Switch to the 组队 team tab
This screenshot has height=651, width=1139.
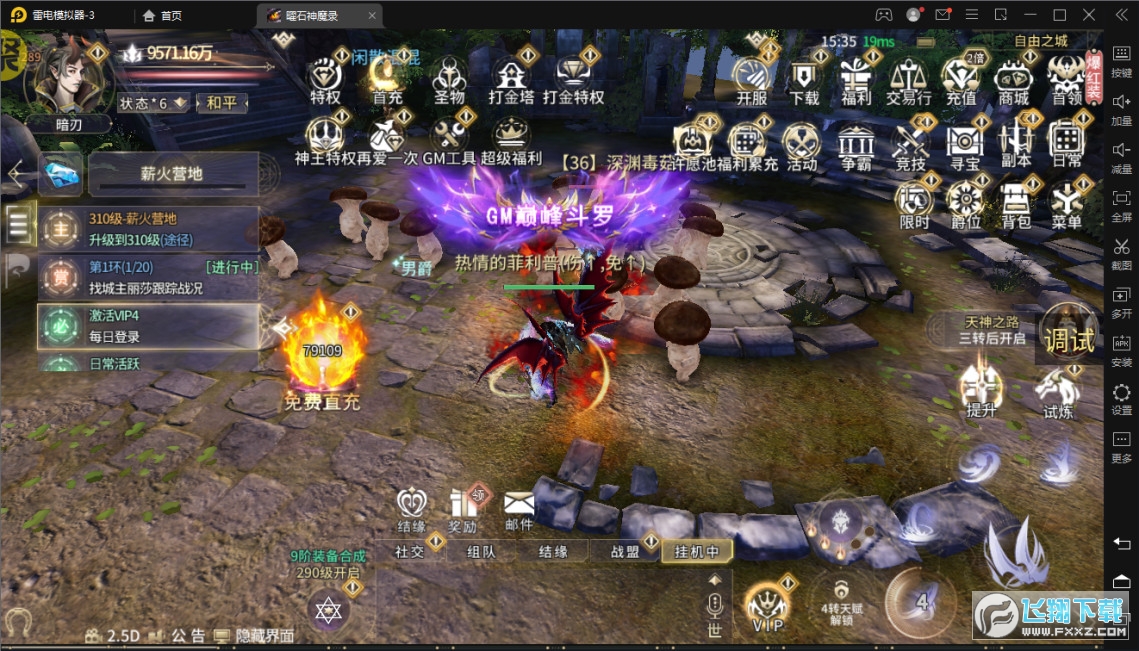481,551
